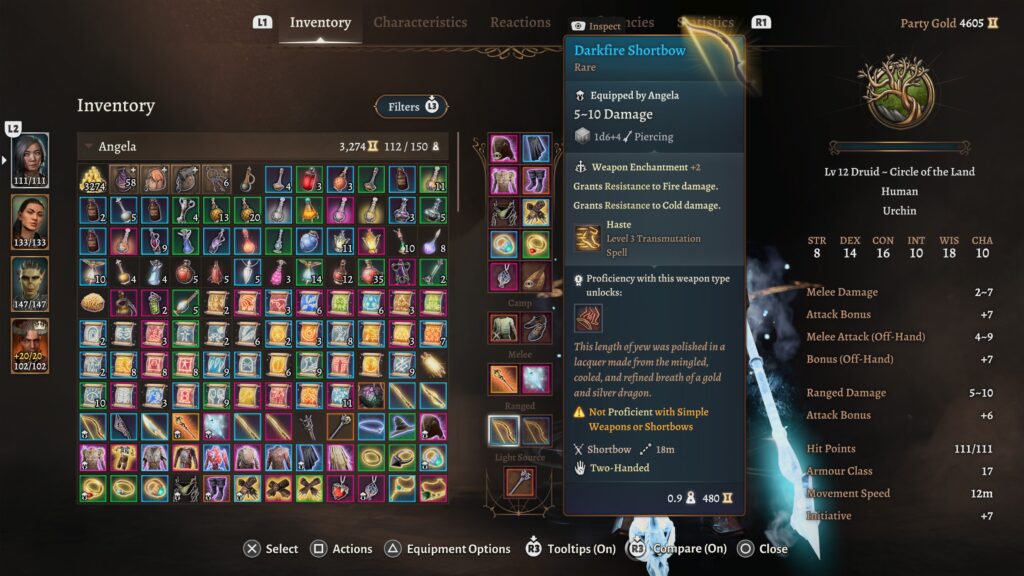The width and height of the screenshot is (1024, 576).
Task: Select the equipped hood helmet slot
Action: pos(503,149)
